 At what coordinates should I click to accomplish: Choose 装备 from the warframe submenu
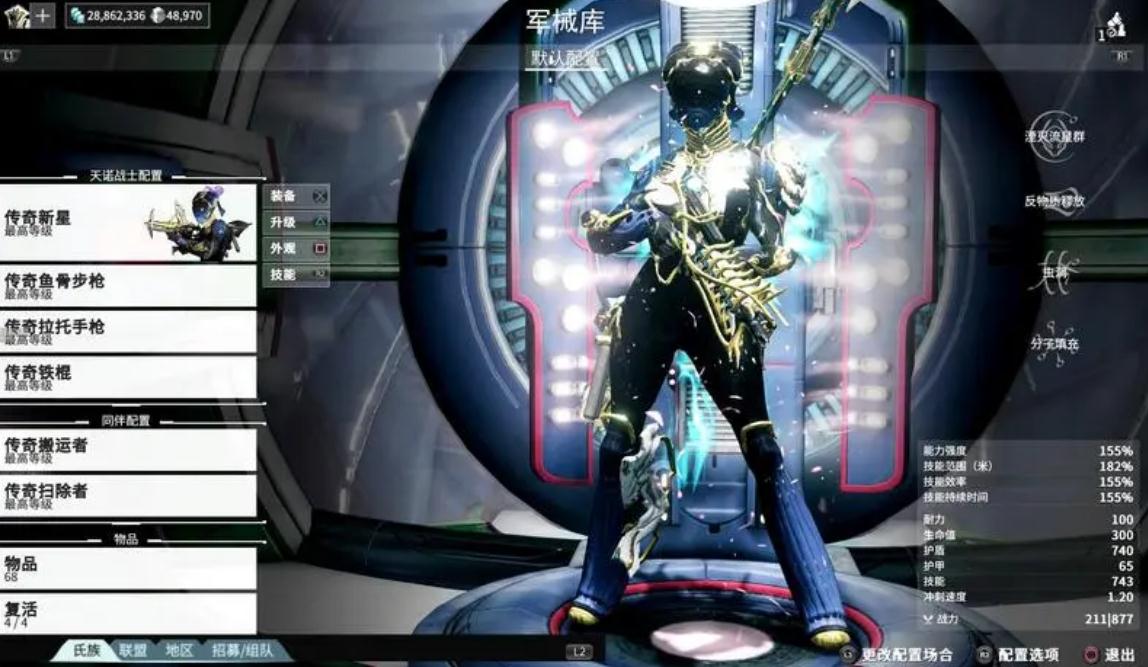point(296,196)
